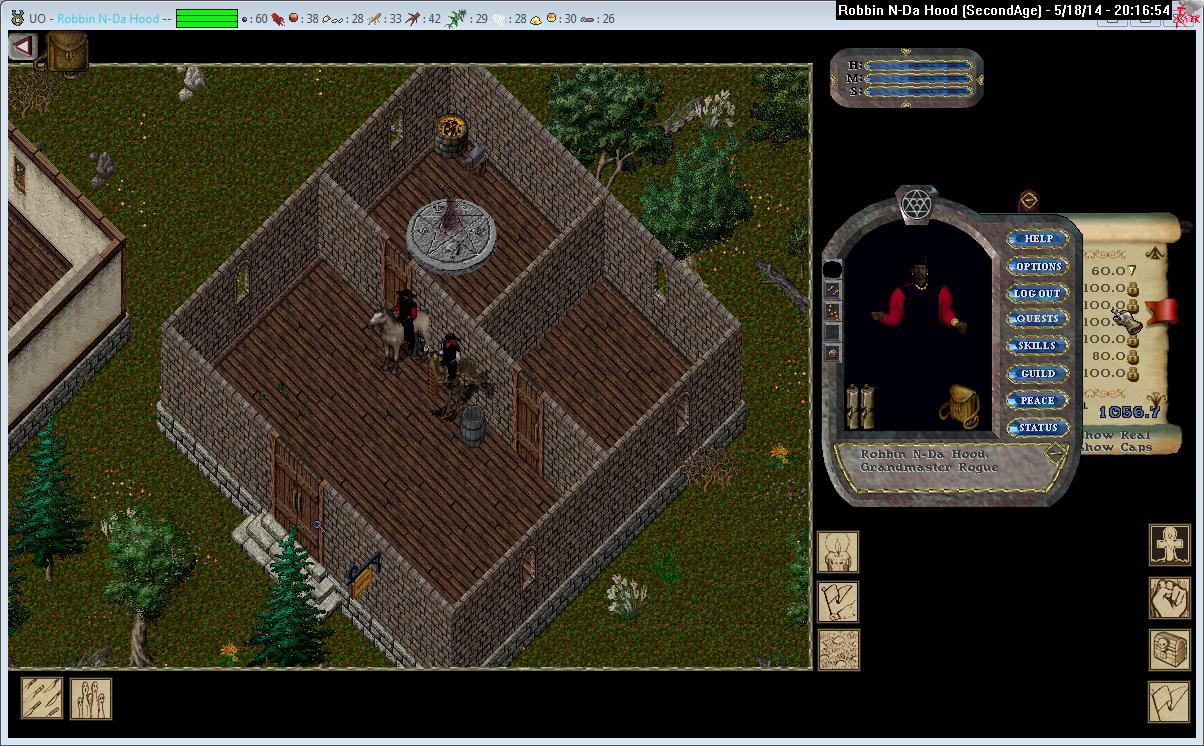Minimize the paperdoll using the corner button
1204x746 pixels.
click(x=1056, y=452)
